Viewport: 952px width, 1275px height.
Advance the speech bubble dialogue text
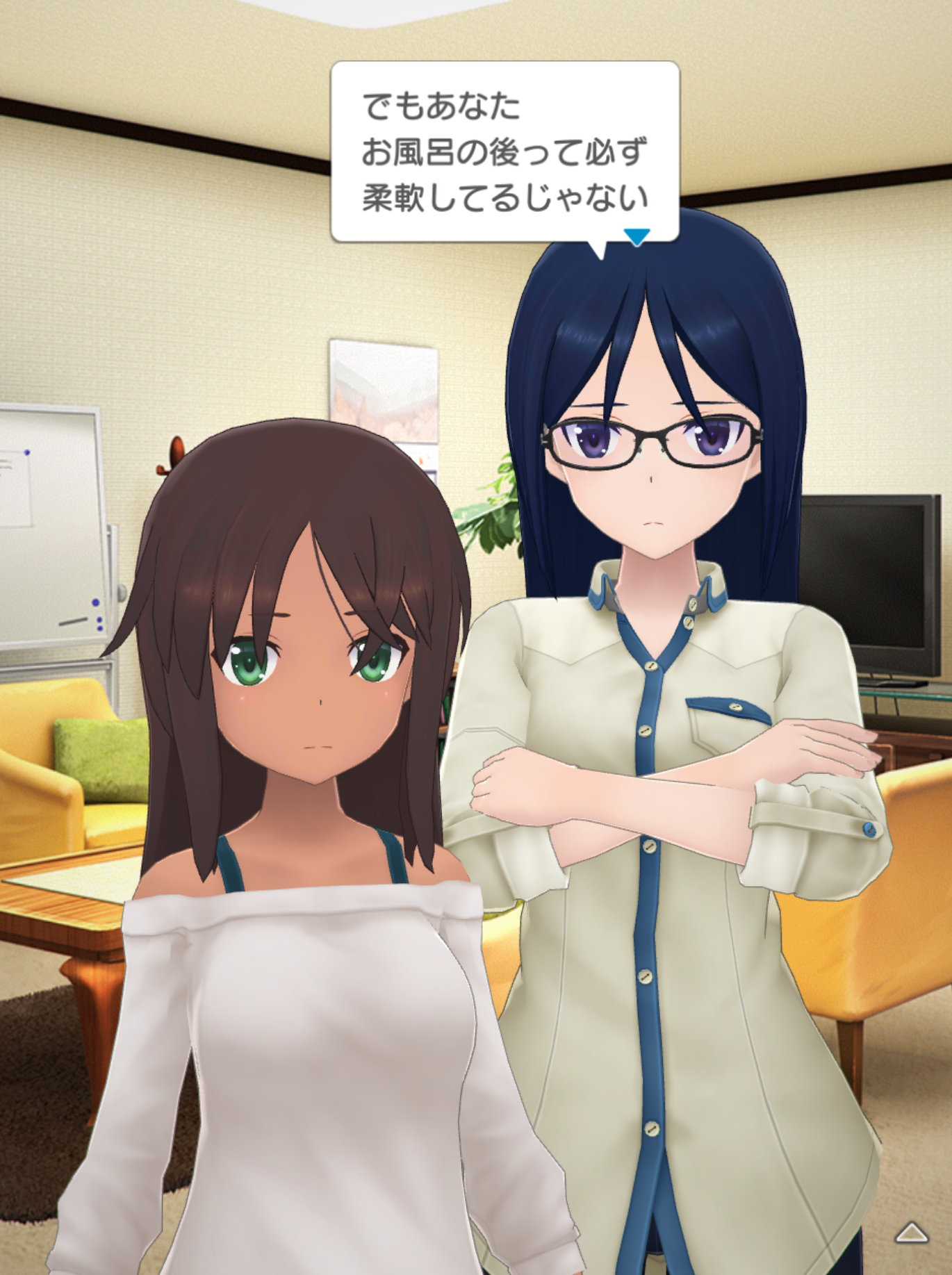tap(504, 152)
